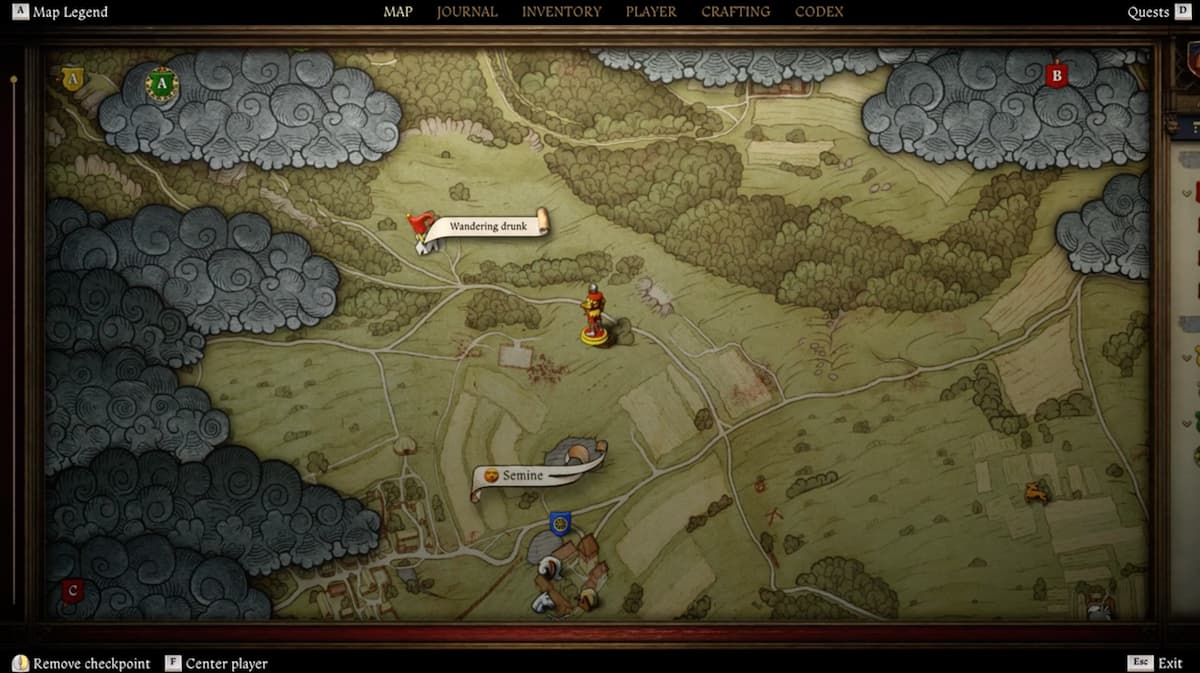Image resolution: width=1200 pixels, height=673 pixels.
Task: Open the Inventory tab
Action: pos(561,12)
